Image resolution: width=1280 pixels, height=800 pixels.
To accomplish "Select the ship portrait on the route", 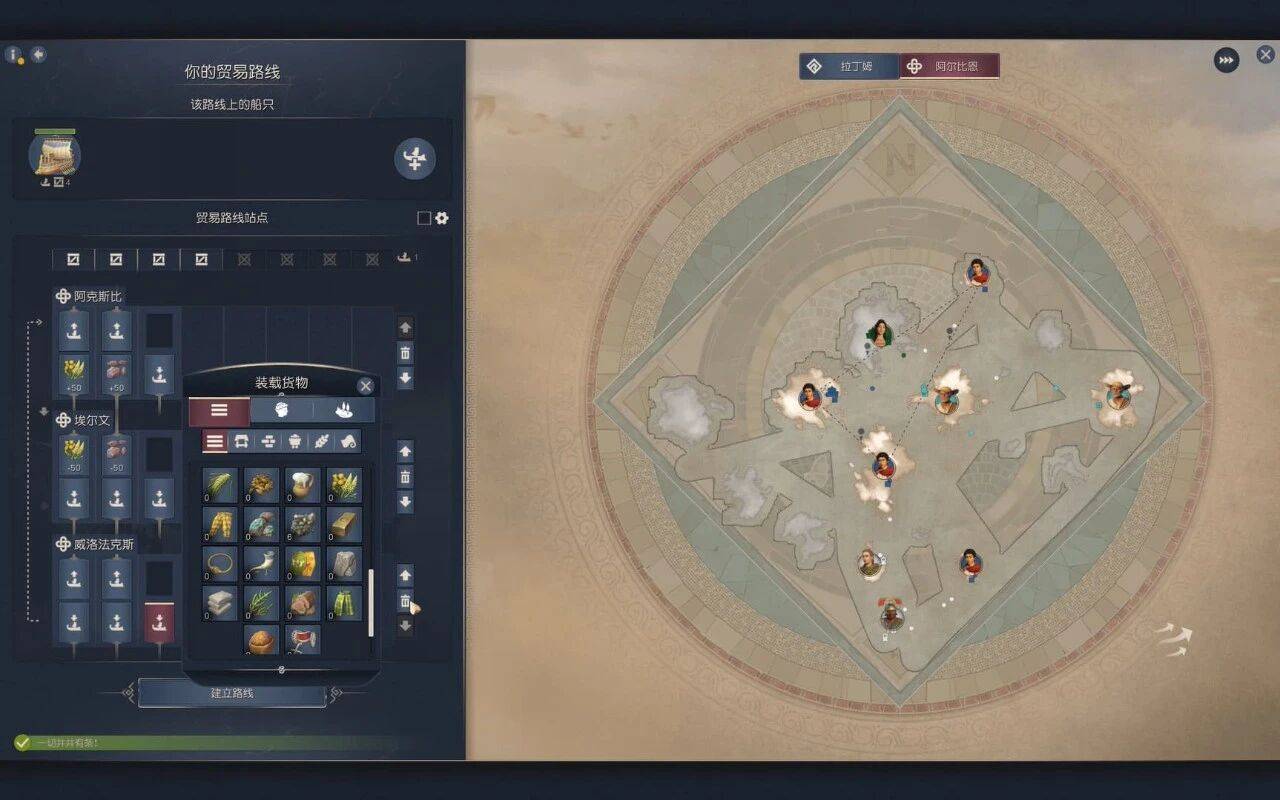I will click(55, 155).
